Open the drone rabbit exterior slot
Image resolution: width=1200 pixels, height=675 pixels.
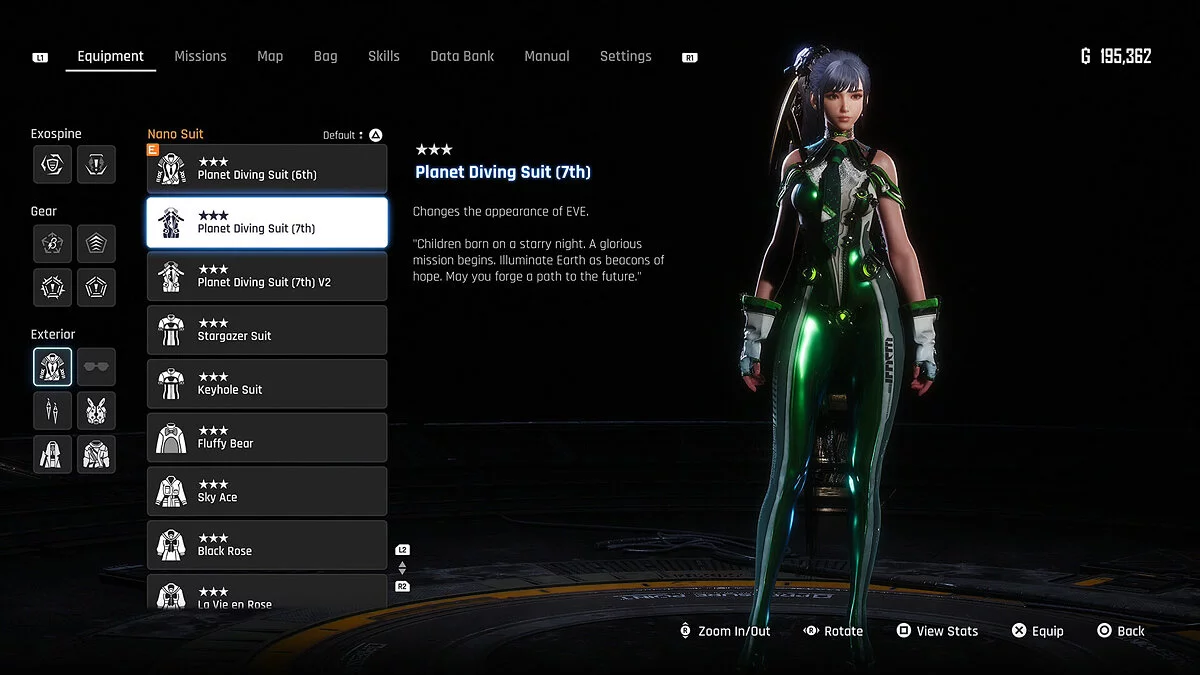(x=96, y=410)
